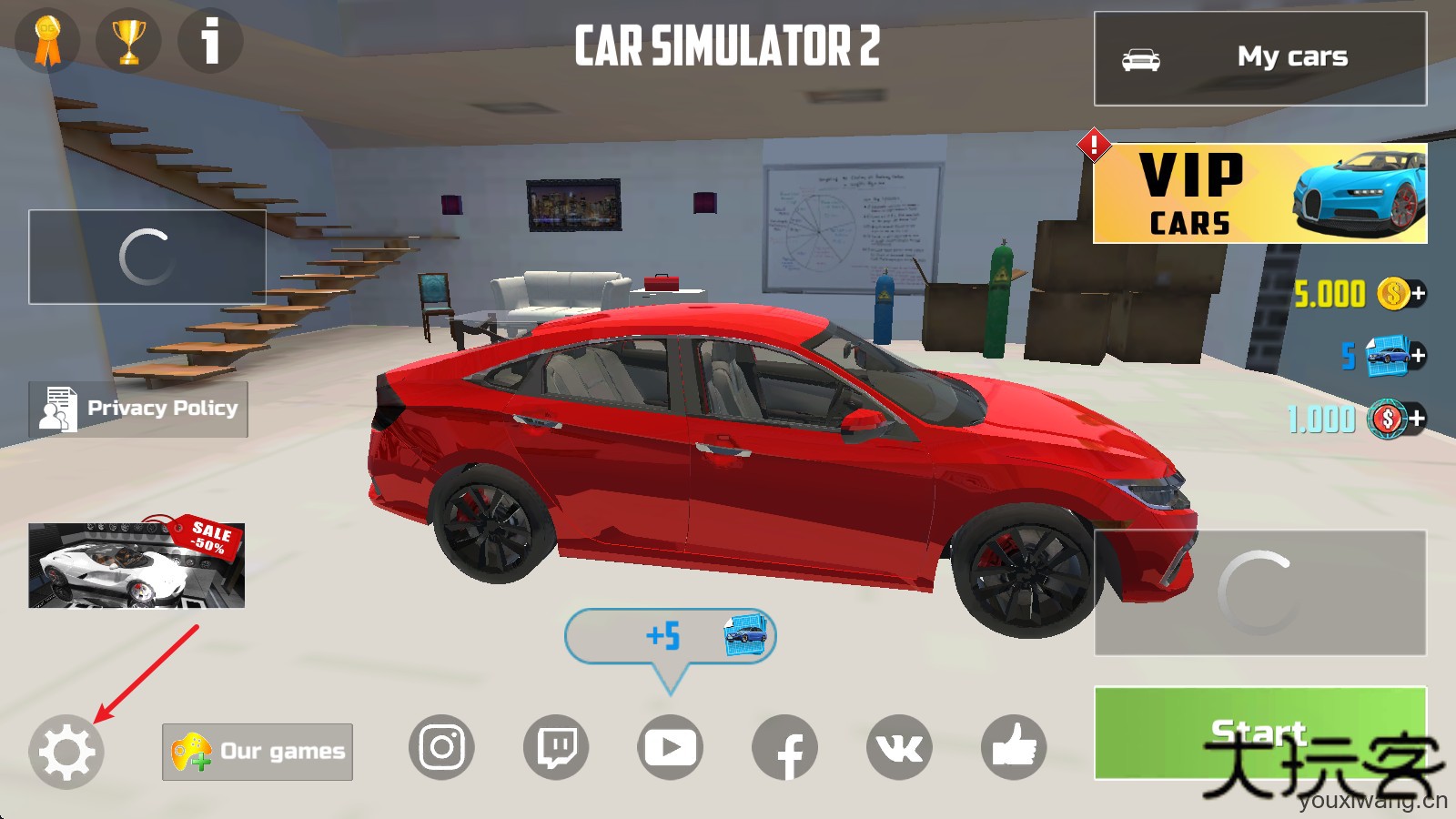This screenshot has width=1456, height=819.
Task: Visit the Facebook page icon
Action: 784,748
